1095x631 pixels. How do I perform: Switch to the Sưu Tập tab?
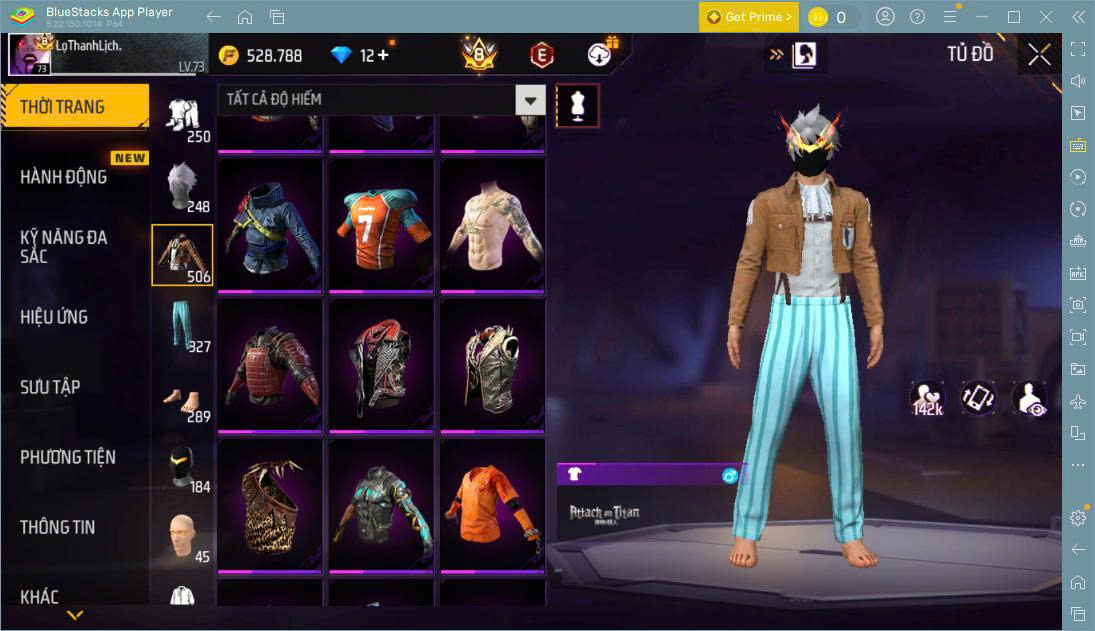50,387
